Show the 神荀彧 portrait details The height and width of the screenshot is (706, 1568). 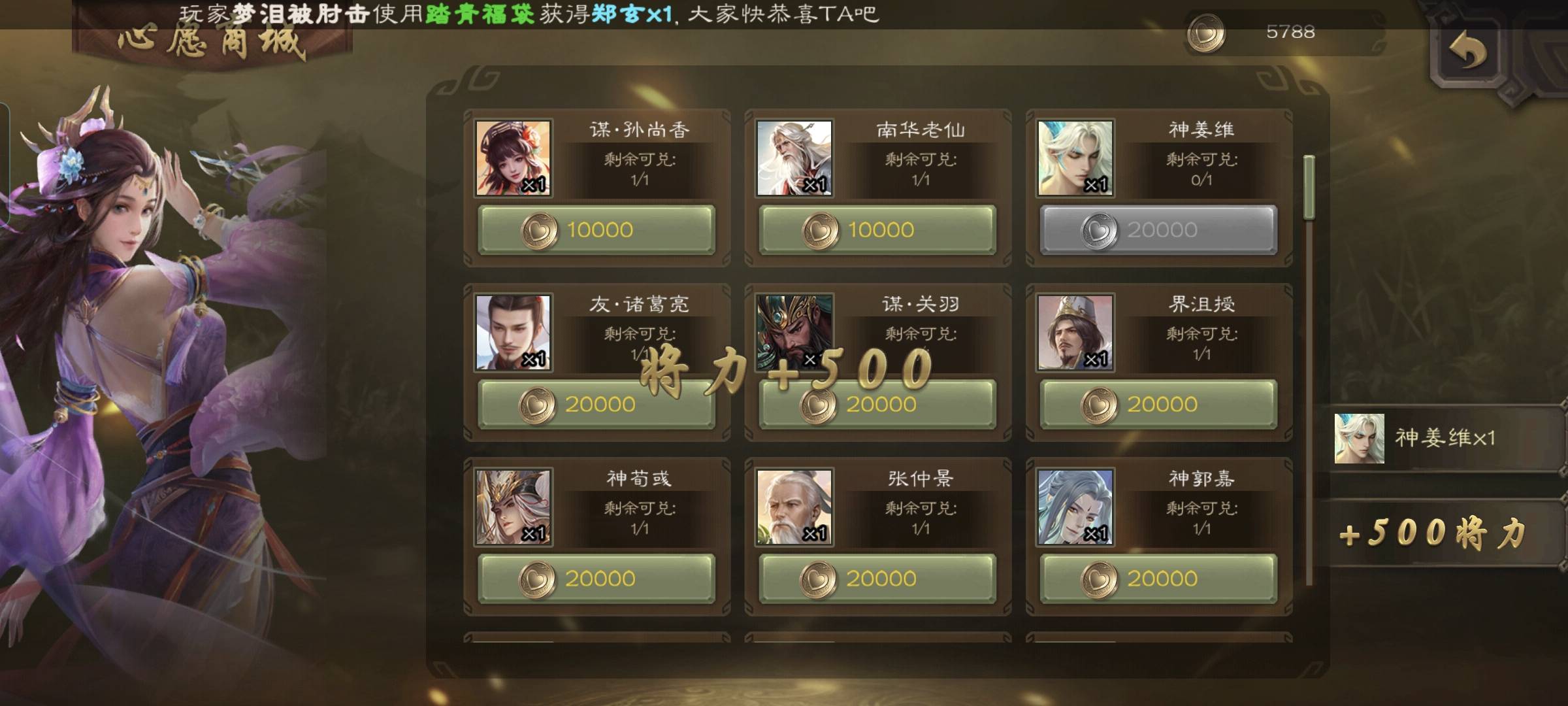[x=513, y=507]
